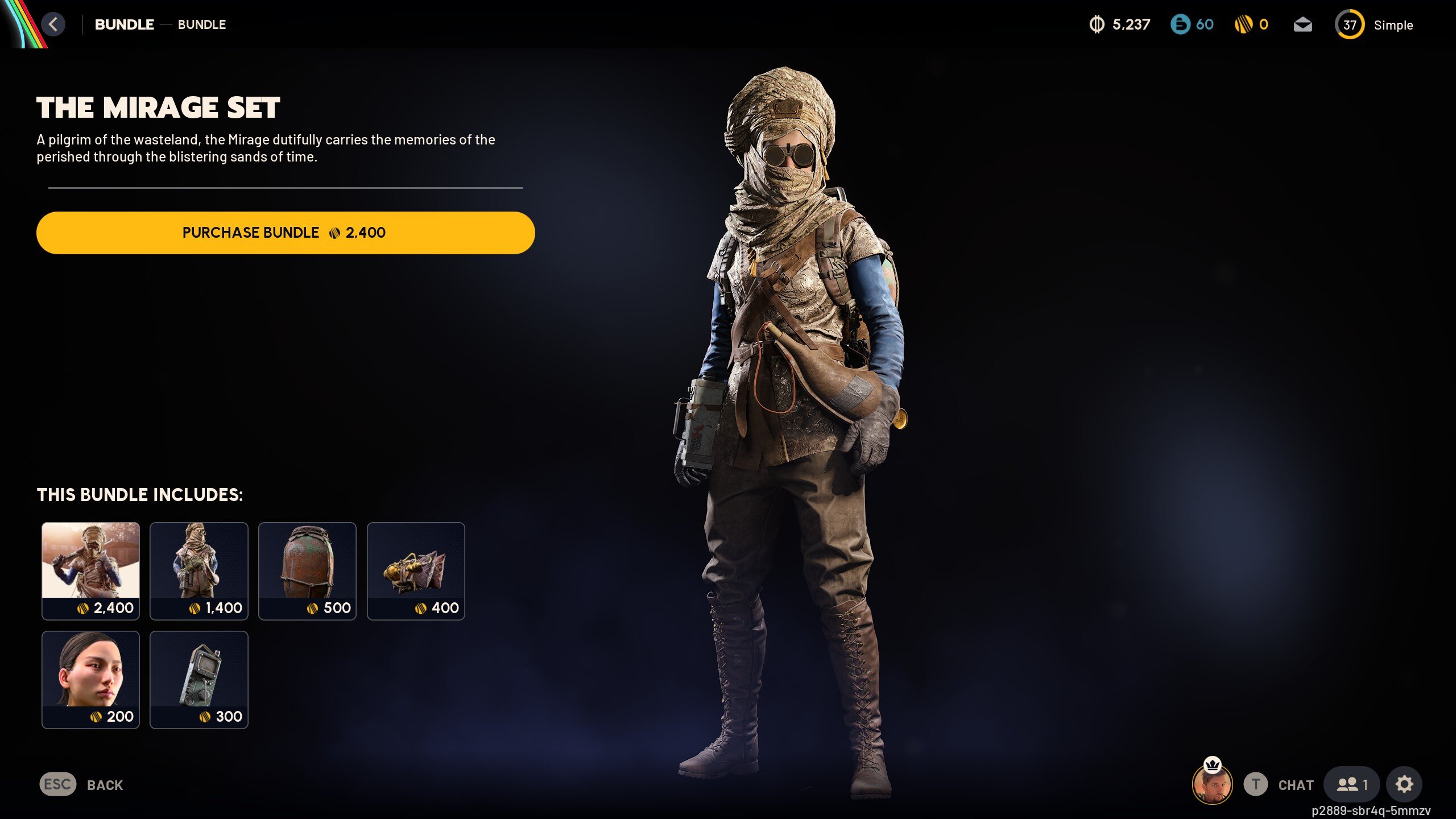Open the level 37 player progress circle
The height and width of the screenshot is (819, 1456).
[x=1349, y=24]
